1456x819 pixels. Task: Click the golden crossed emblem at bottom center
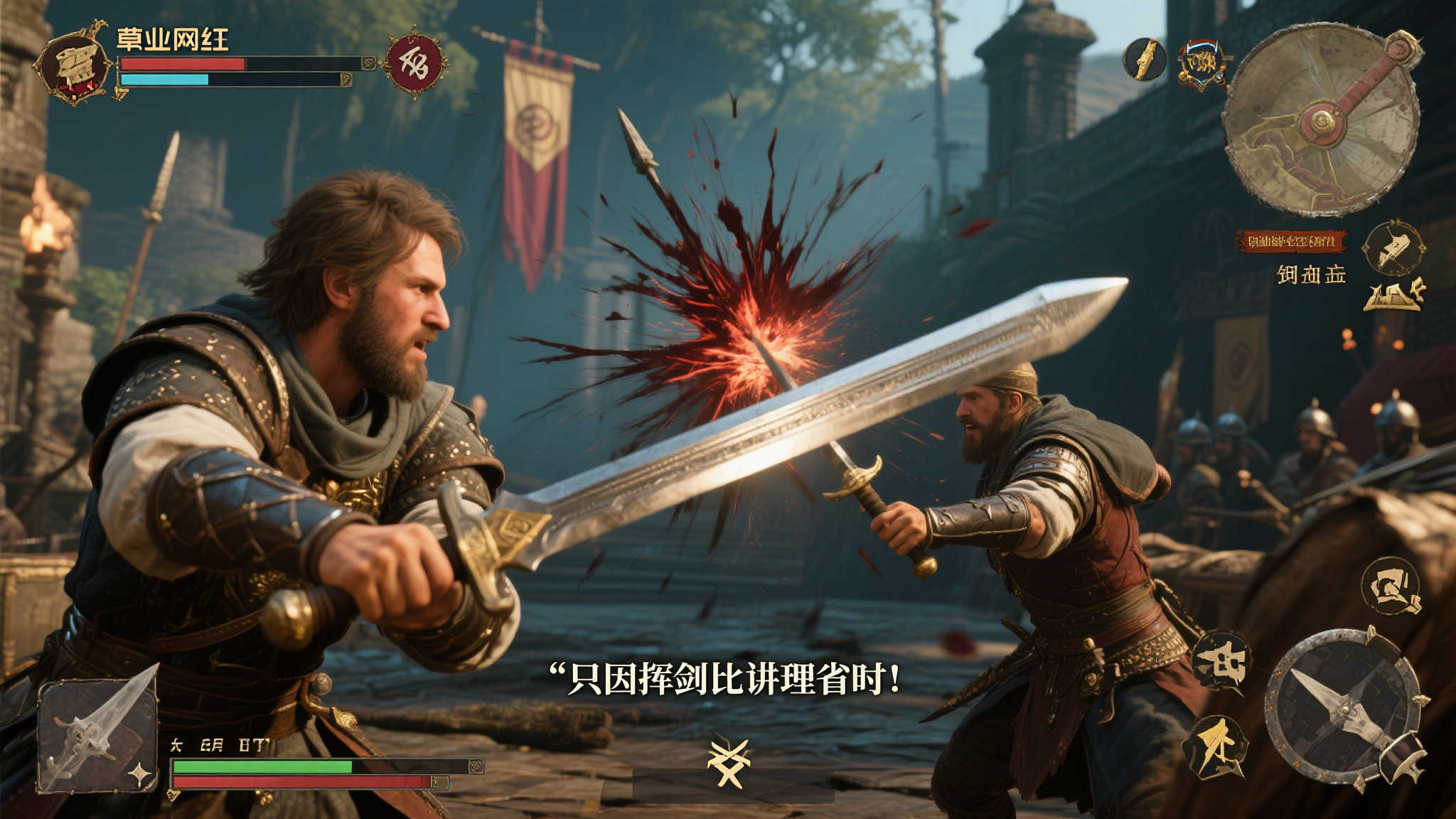pyautogui.click(x=729, y=764)
